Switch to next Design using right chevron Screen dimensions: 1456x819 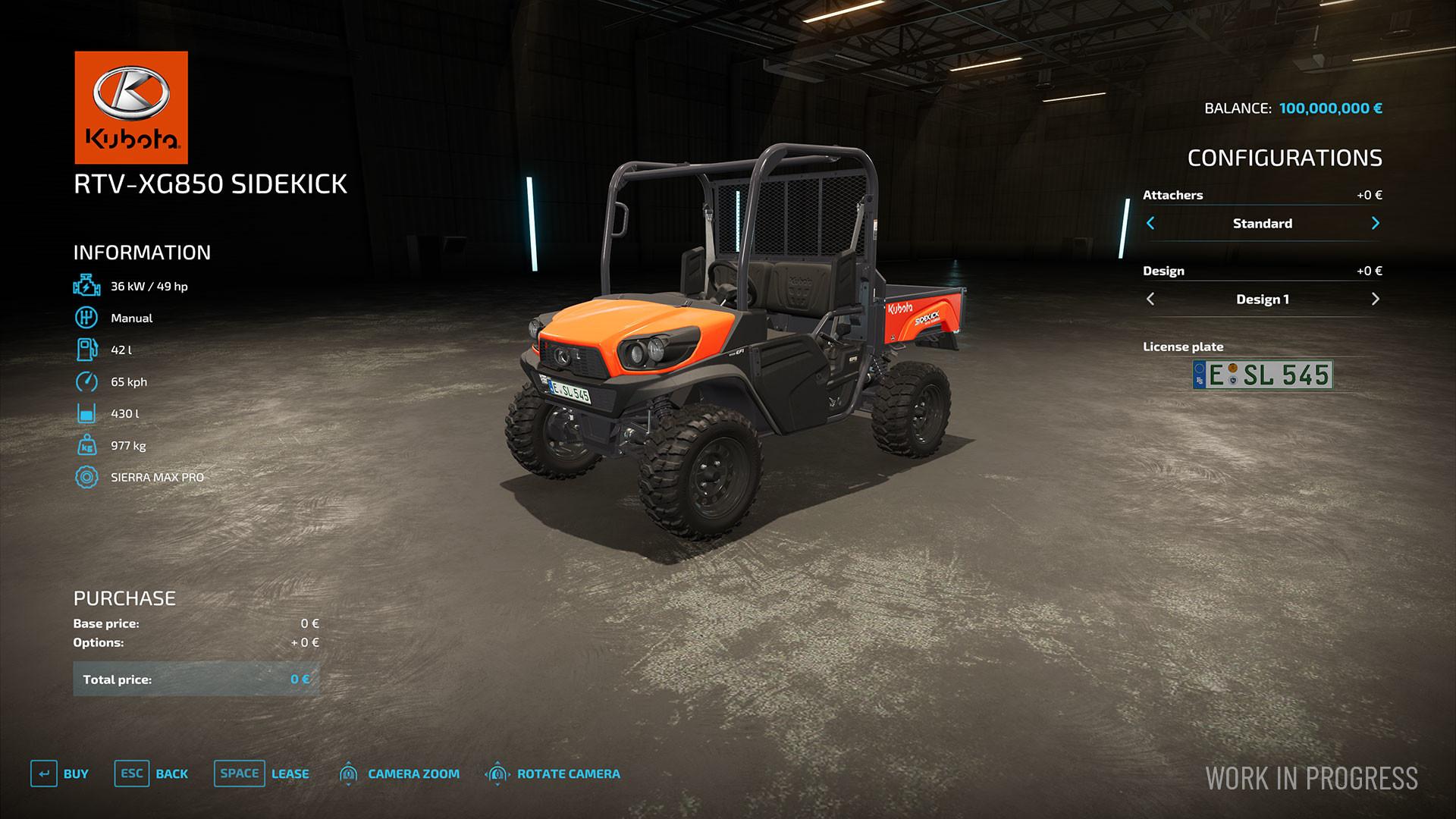(x=1375, y=298)
